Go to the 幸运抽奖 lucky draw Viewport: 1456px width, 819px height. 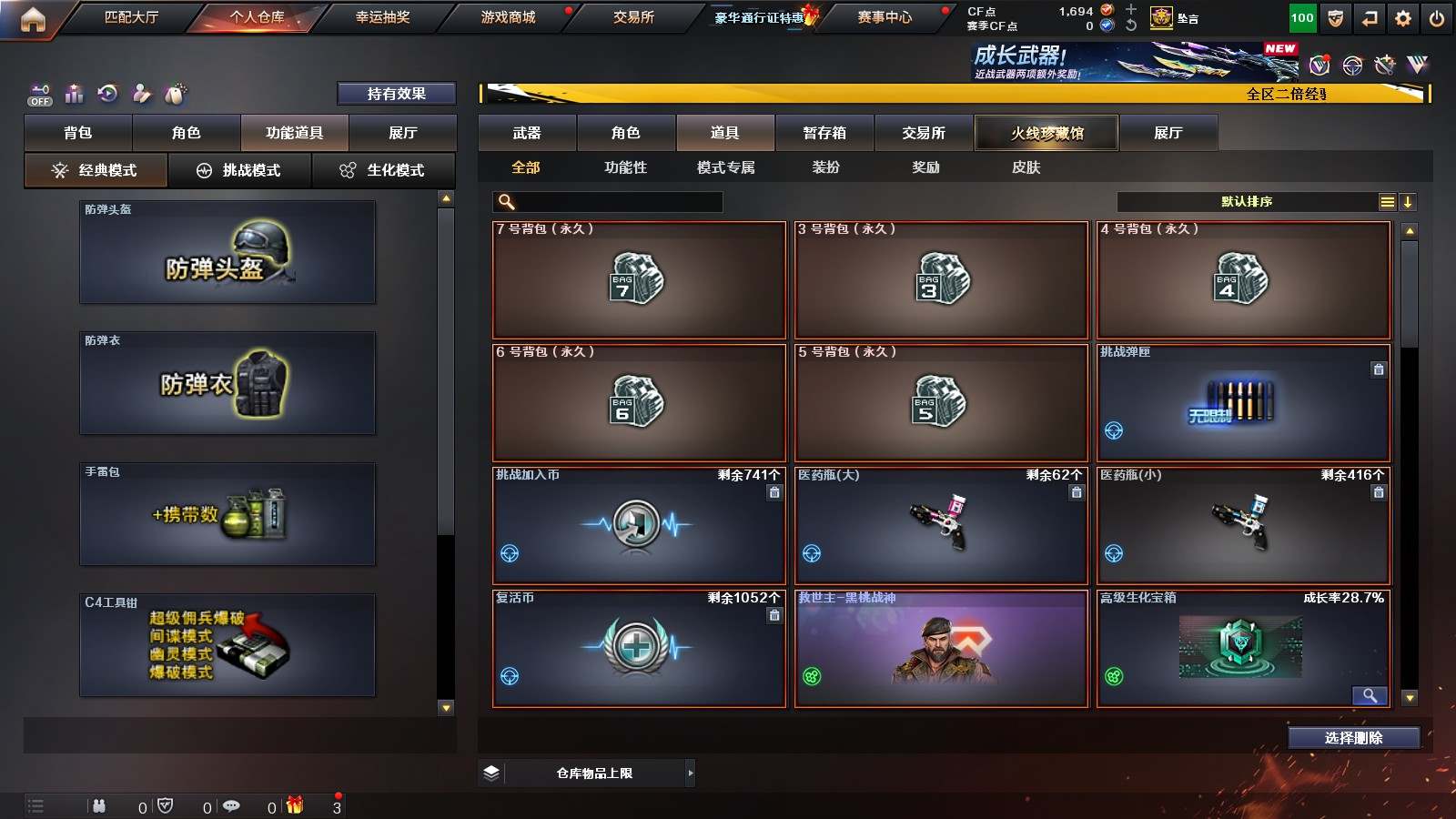(x=382, y=17)
